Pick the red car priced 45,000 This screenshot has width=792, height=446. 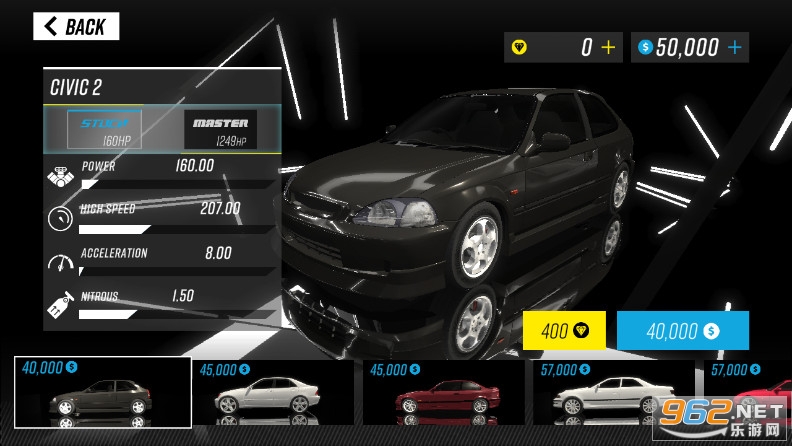(443, 393)
